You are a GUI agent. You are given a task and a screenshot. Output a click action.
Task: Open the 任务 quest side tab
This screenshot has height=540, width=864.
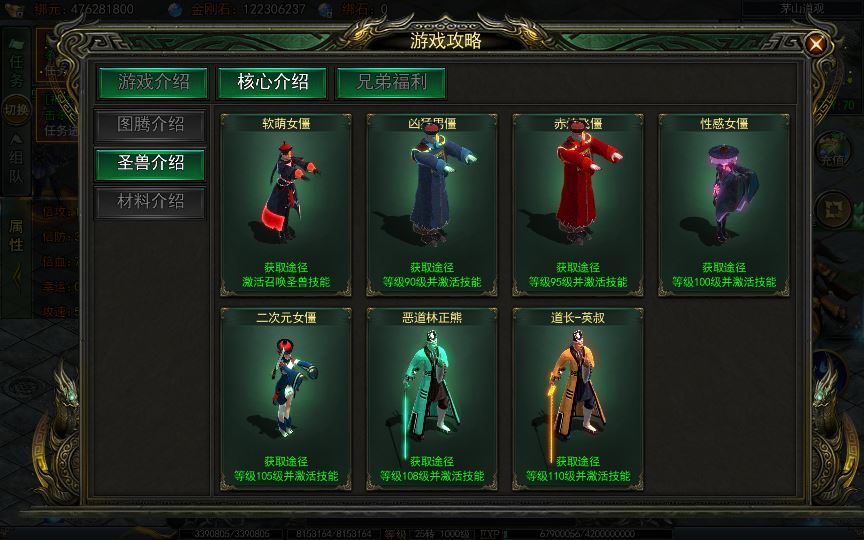16,68
